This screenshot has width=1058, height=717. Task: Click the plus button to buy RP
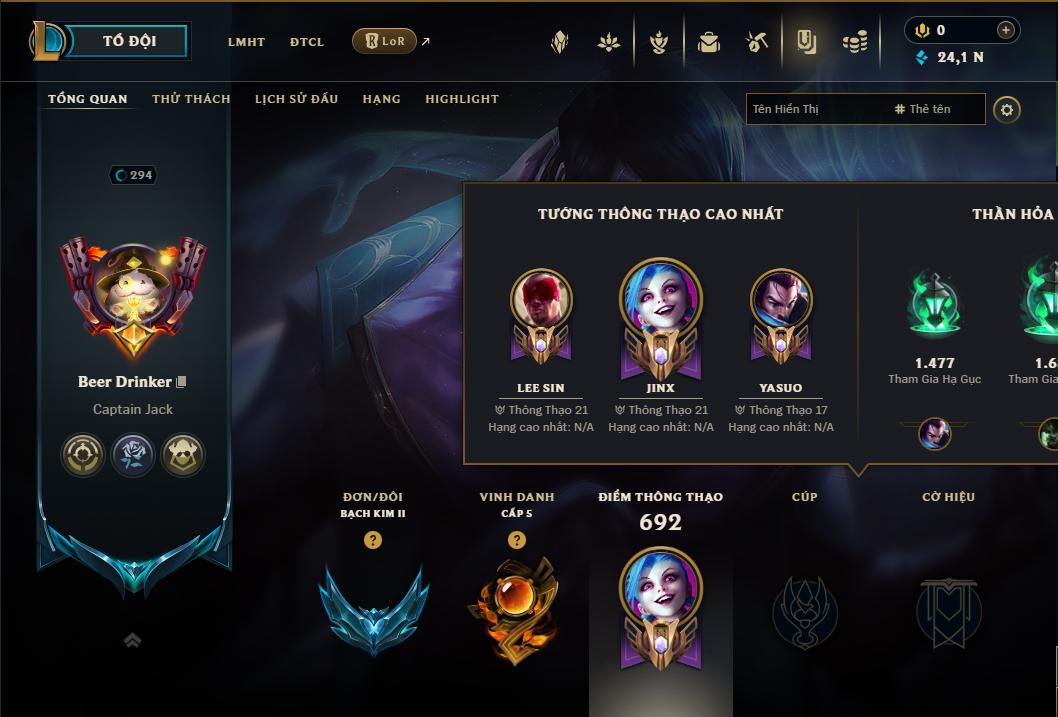pos(1005,30)
